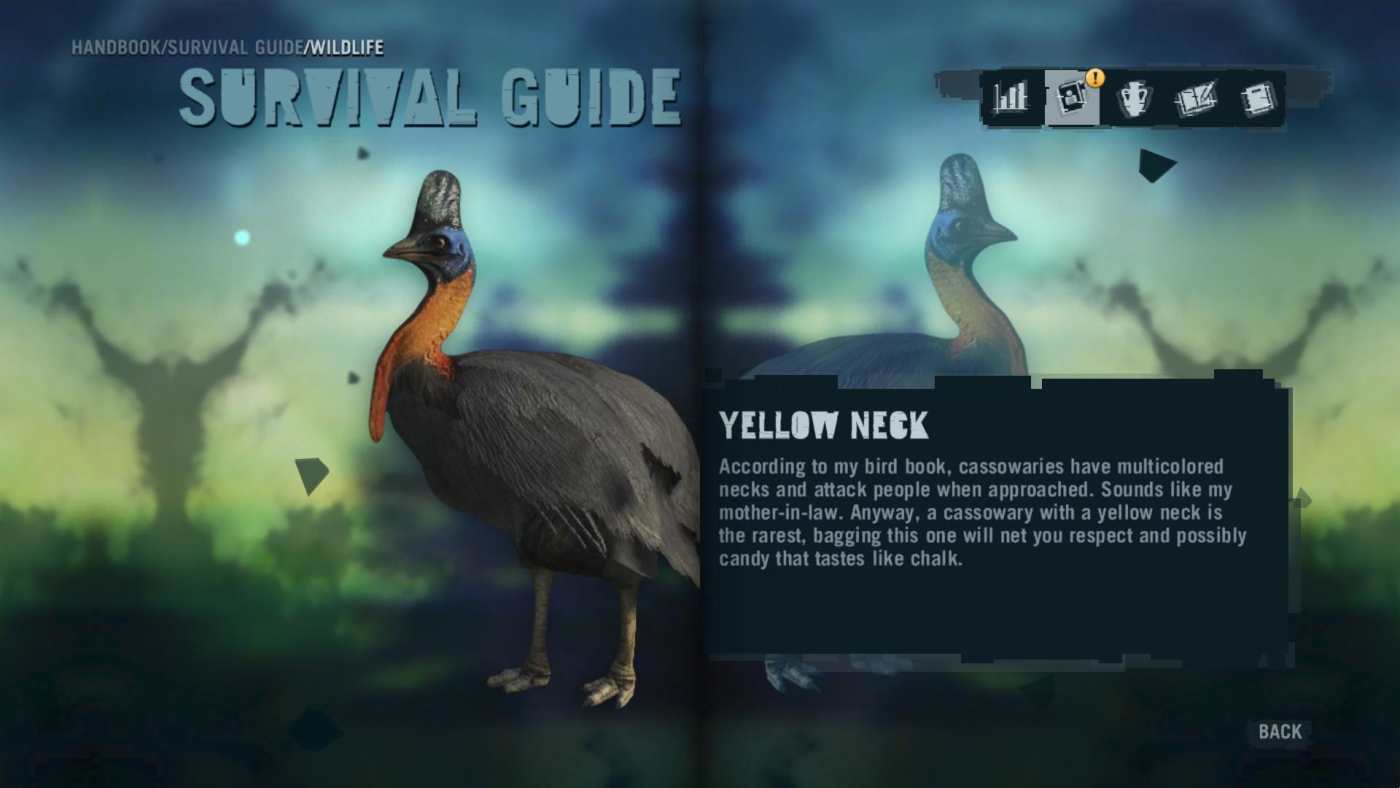Switch to the WILDLIFE section label
The image size is (1400, 788).
(346, 47)
